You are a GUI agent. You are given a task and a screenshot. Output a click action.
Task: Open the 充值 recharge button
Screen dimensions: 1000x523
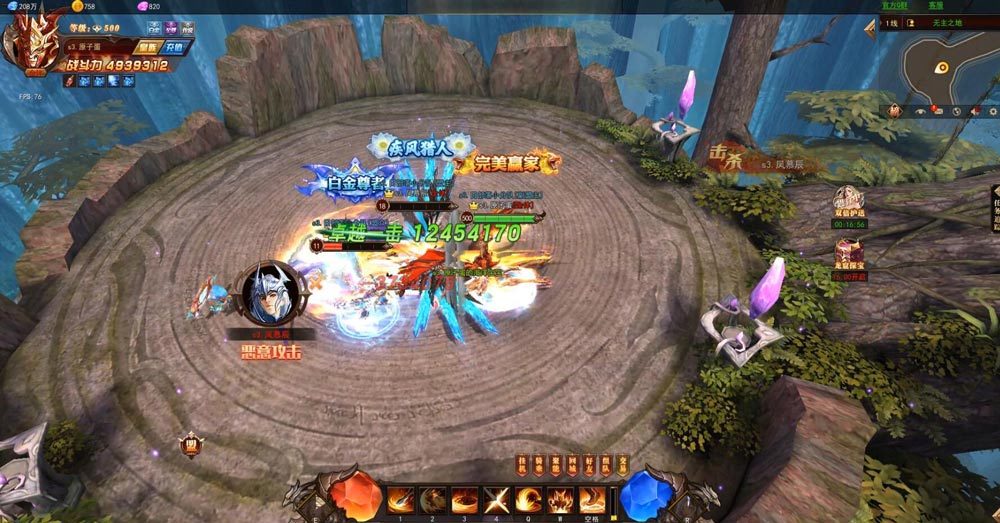175,47
